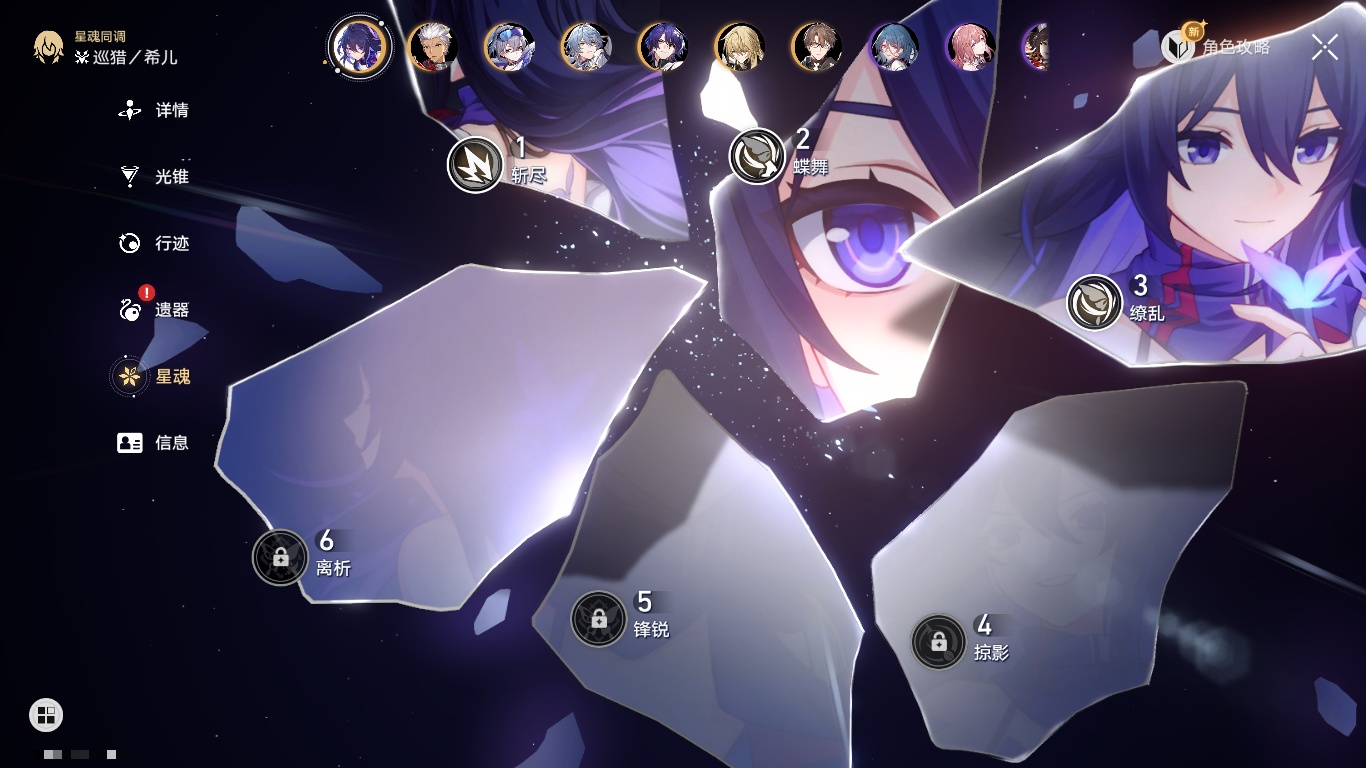The width and height of the screenshot is (1366, 768).
Task: Close the character screen with the X
Action: pos(1324,47)
